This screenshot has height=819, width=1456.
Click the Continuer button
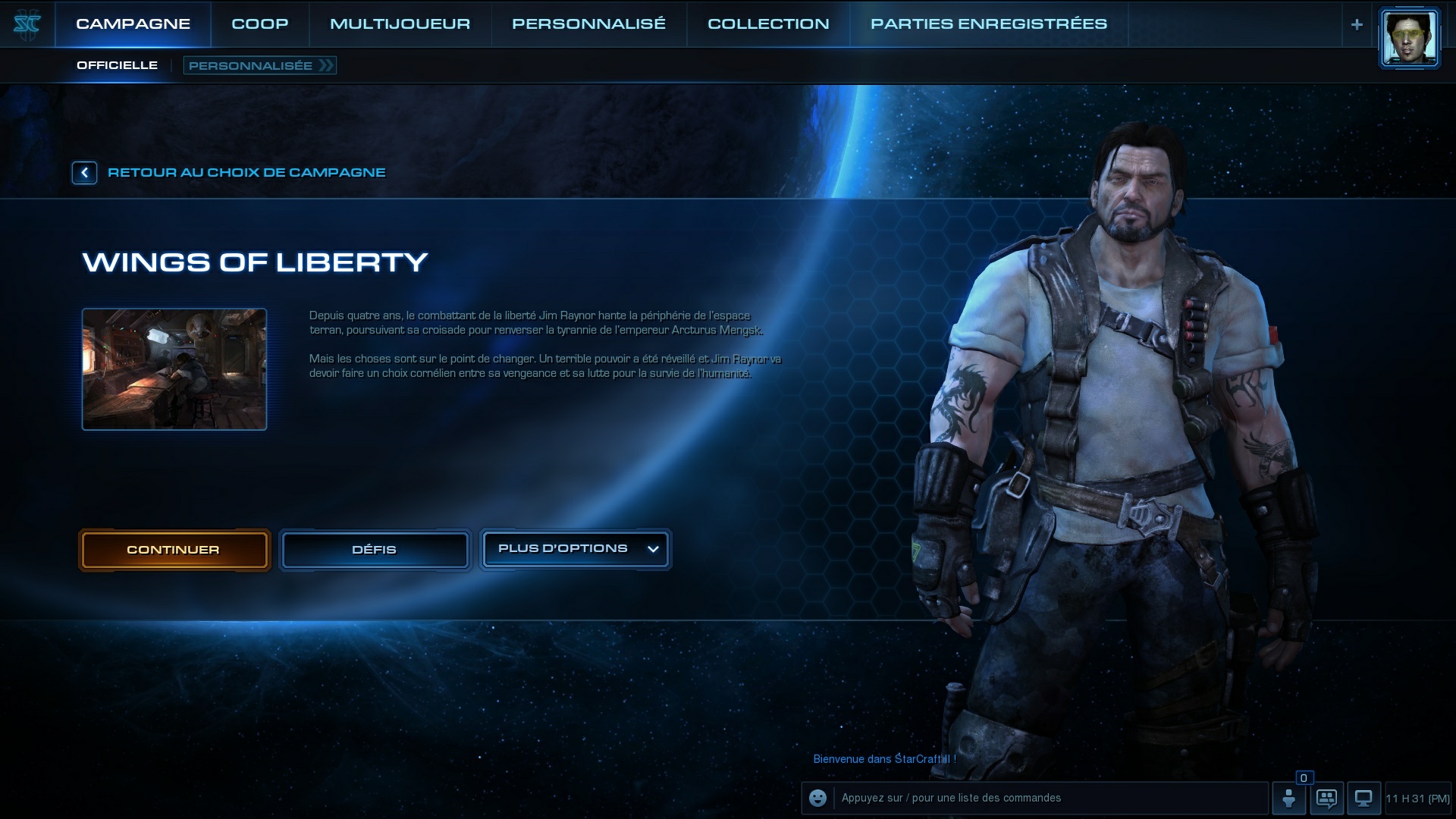[174, 550]
